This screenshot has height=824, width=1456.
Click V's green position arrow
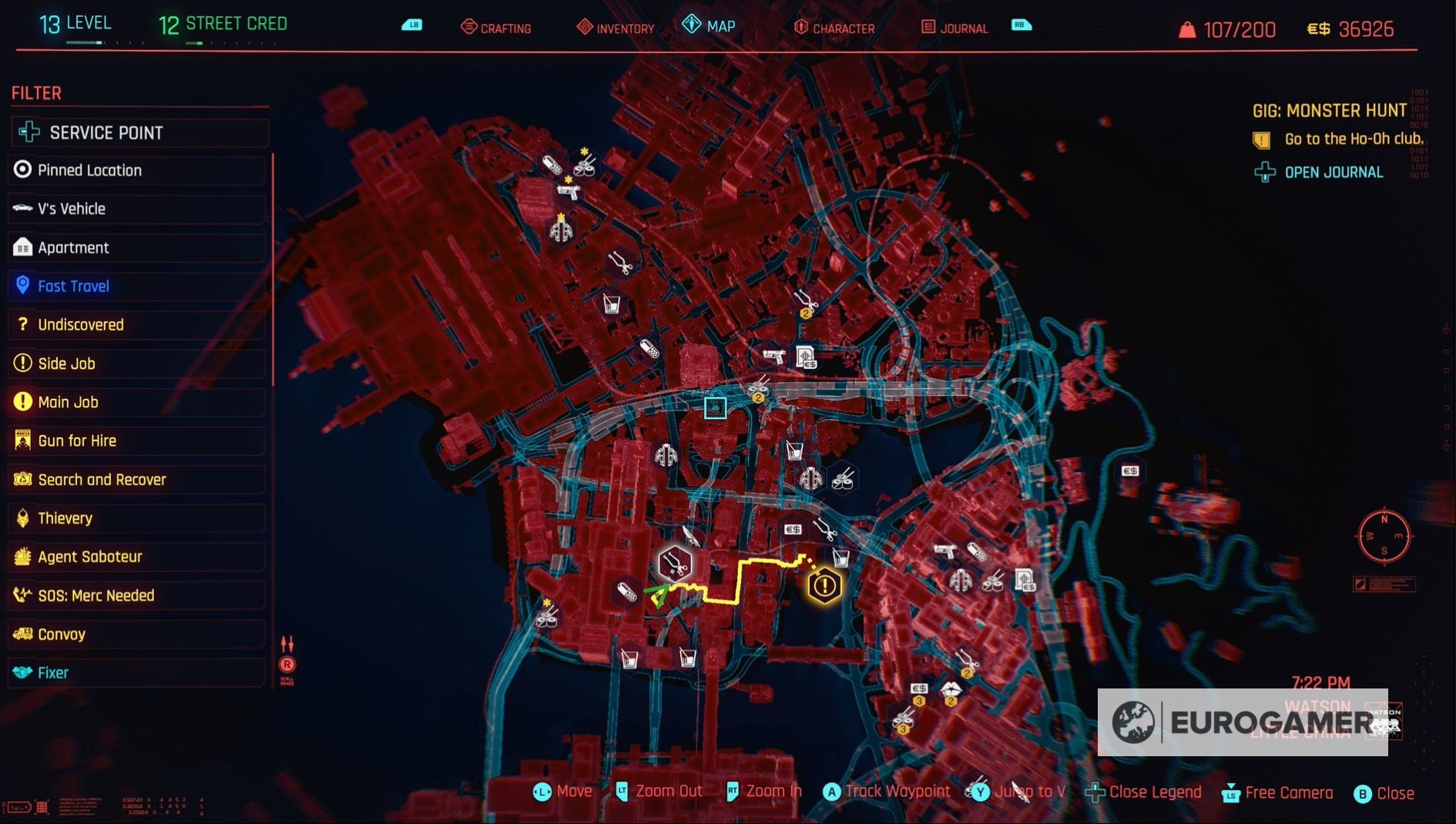pyautogui.click(x=659, y=595)
